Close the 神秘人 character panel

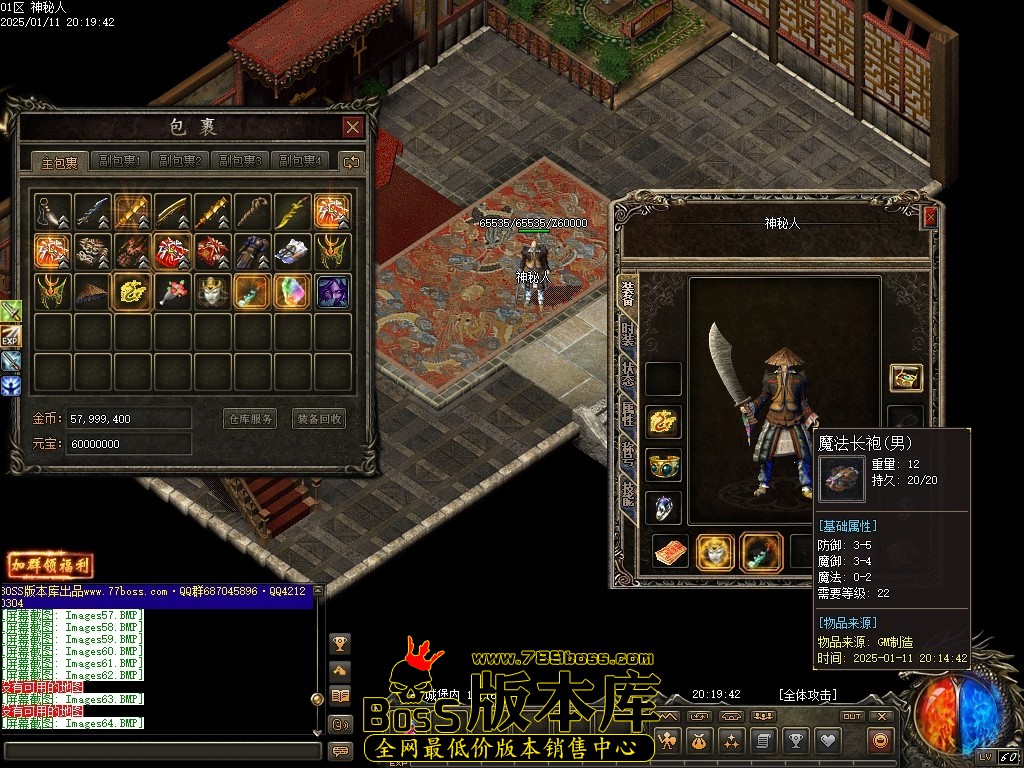(x=930, y=217)
